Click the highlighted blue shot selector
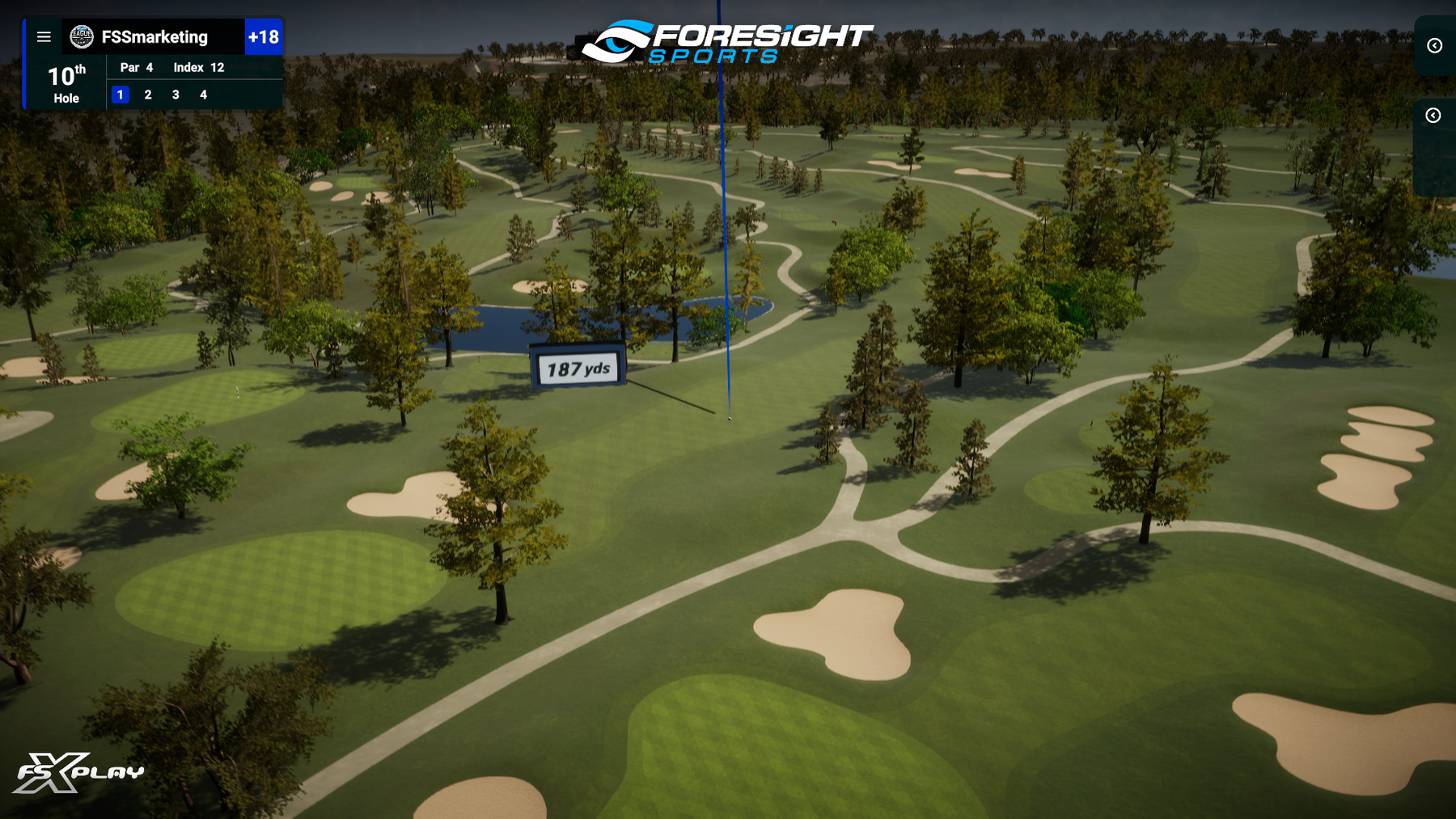The image size is (1456, 819). click(120, 95)
